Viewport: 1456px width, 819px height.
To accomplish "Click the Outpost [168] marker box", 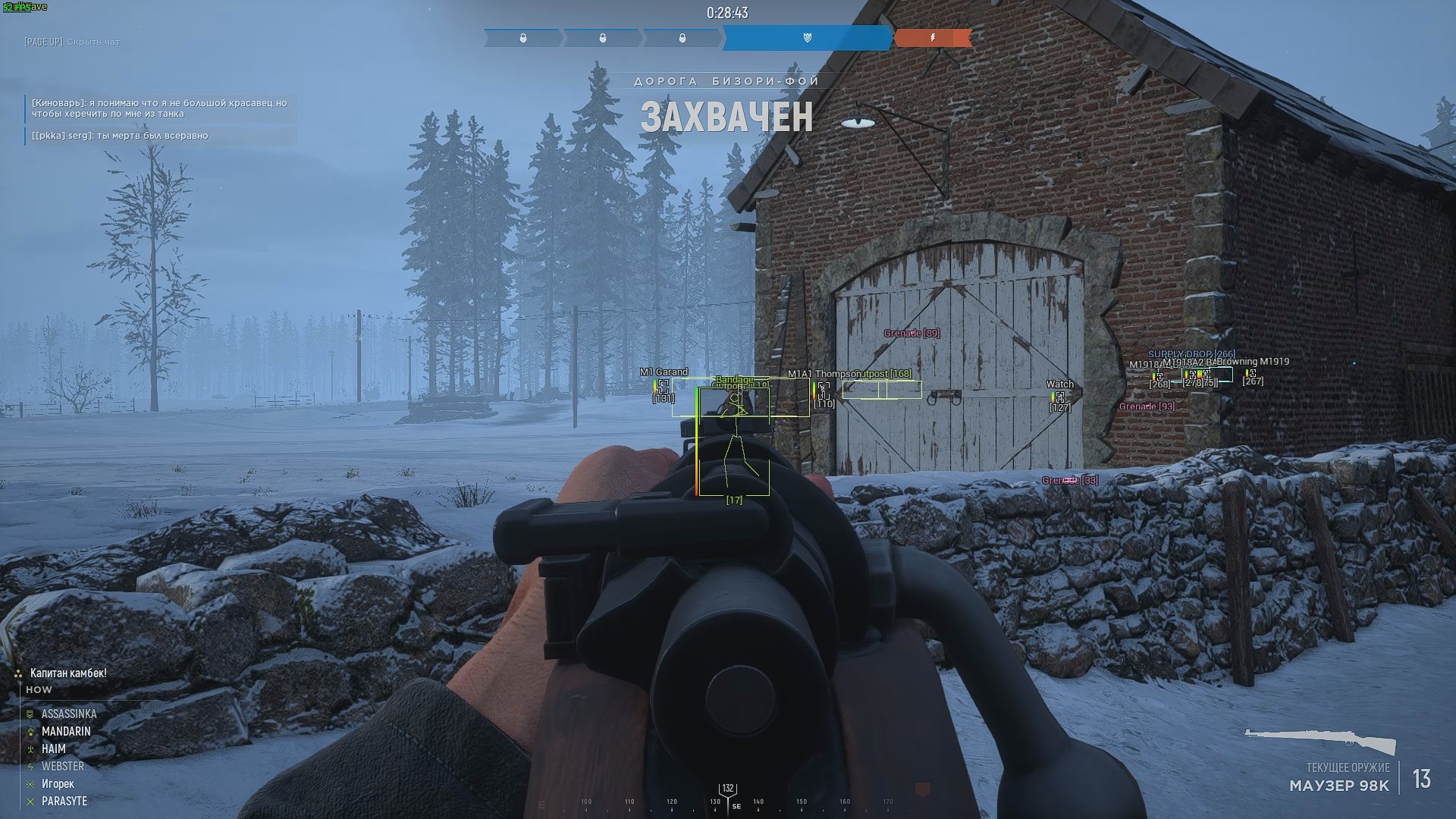I will (x=881, y=391).
